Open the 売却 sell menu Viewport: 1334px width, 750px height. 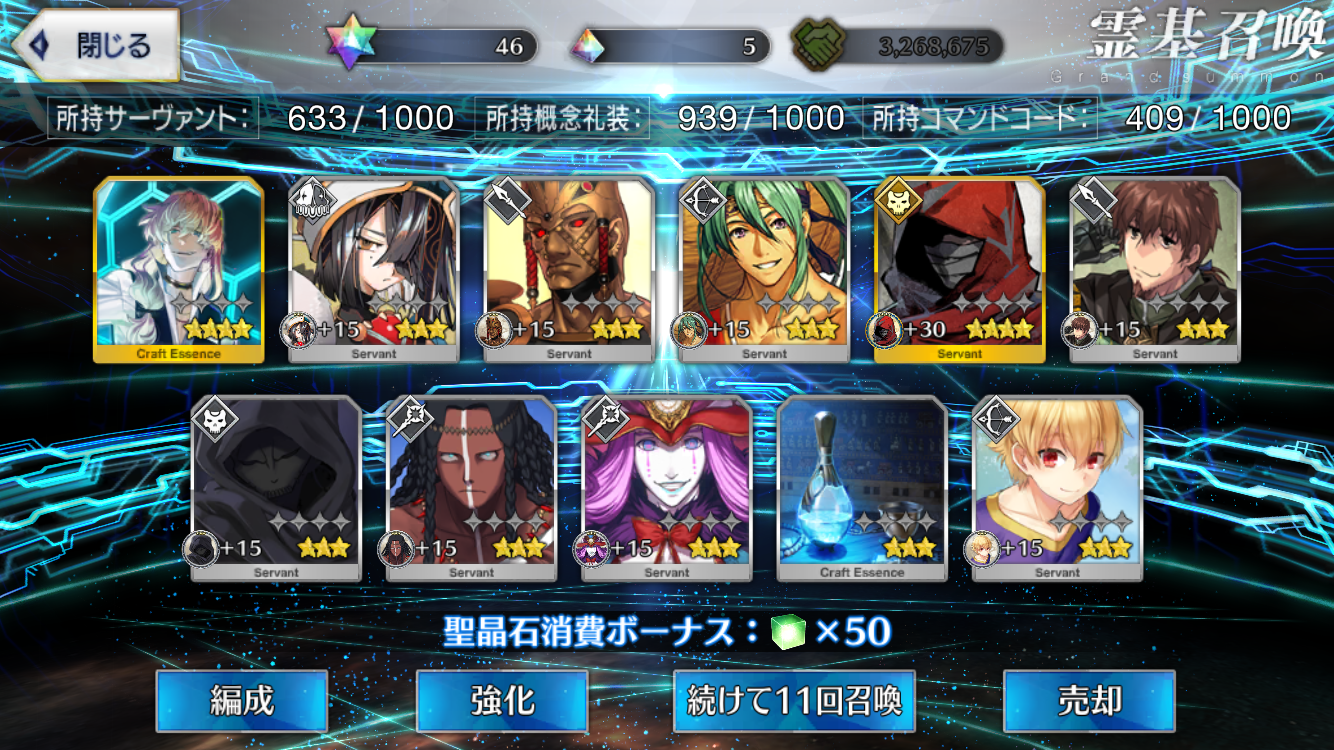(1089, 701)
